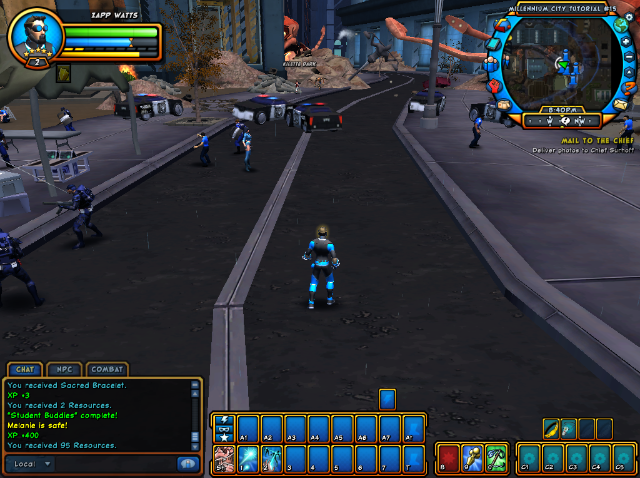Open Zapp Watts' character portrait

tap(34, 37)
